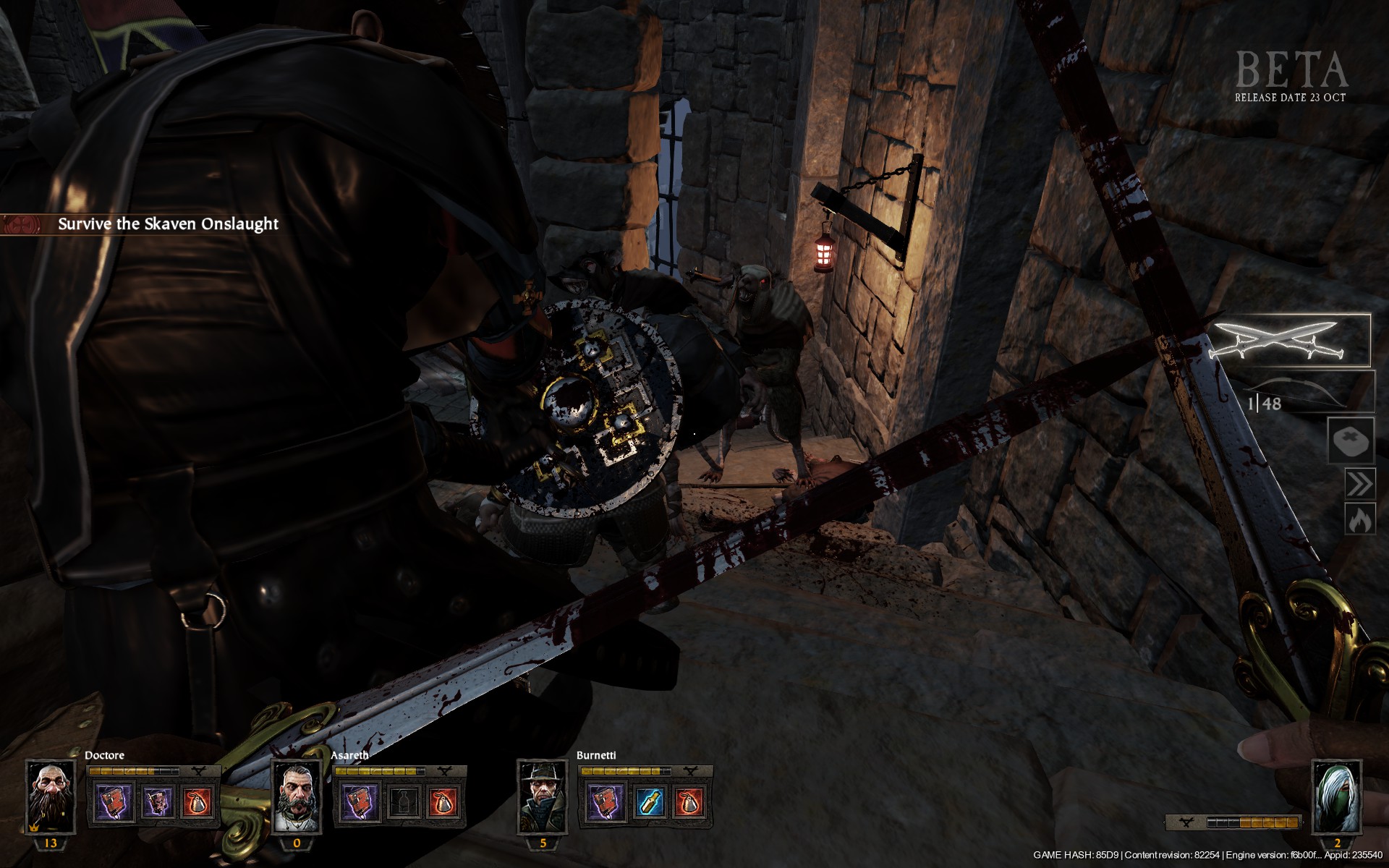Use the healing bandage slot

pos(1351,440)
